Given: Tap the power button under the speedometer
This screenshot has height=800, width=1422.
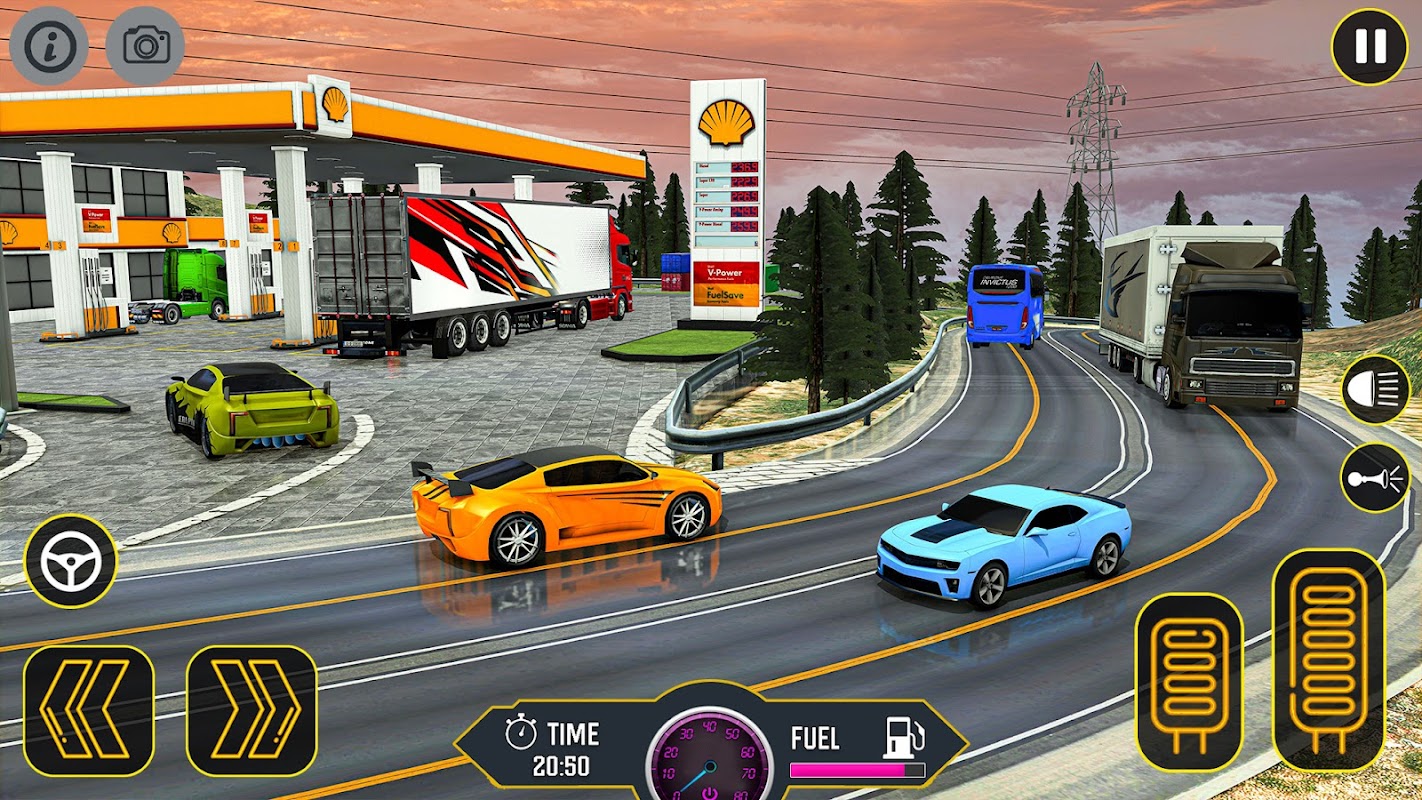Looking at the screenshot, I should coord(709,791).
